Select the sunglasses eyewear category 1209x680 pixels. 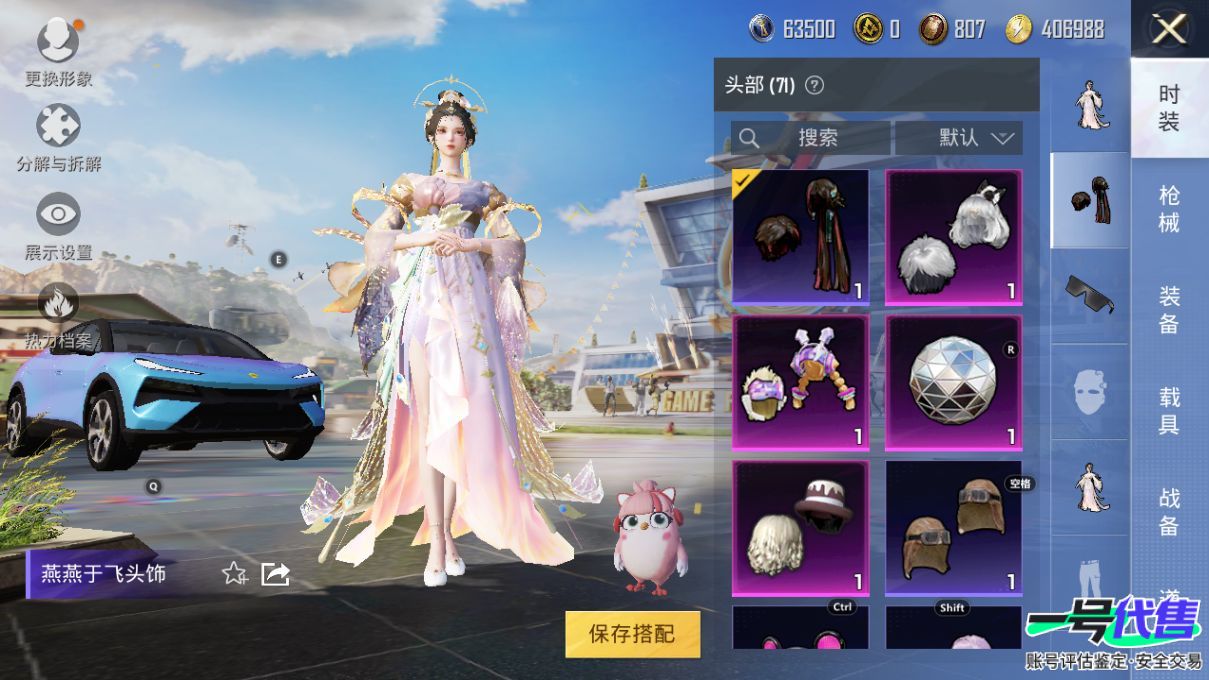[x=1089, y=293]
